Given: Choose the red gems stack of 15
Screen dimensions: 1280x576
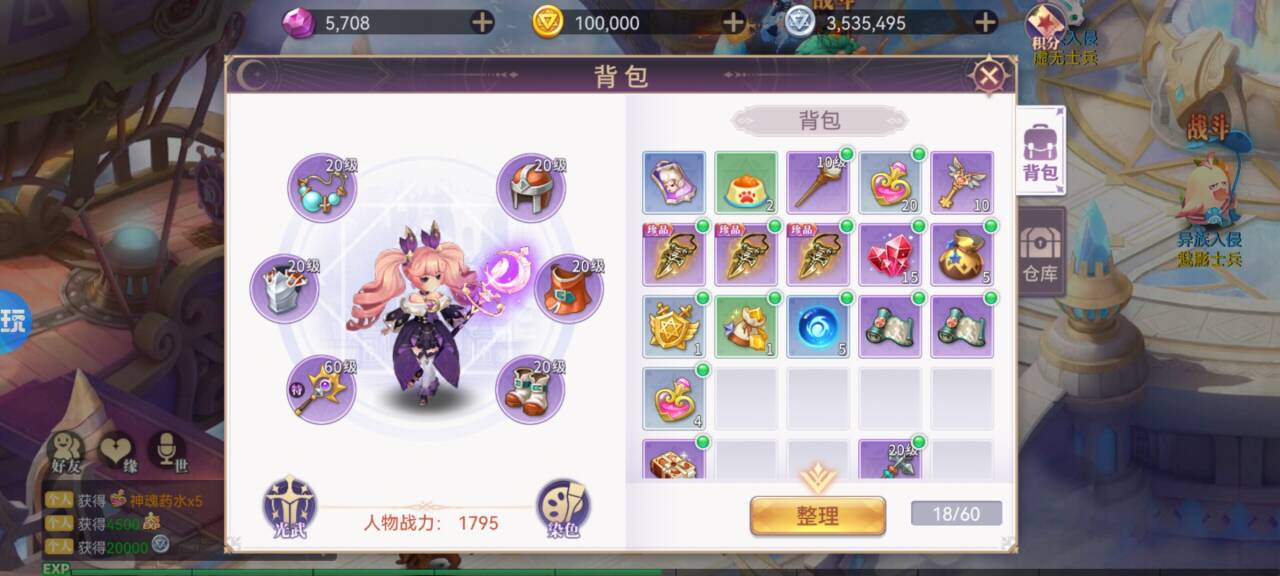Looking at the screenshot, I should pyautogui.click(x=890, y=255).
